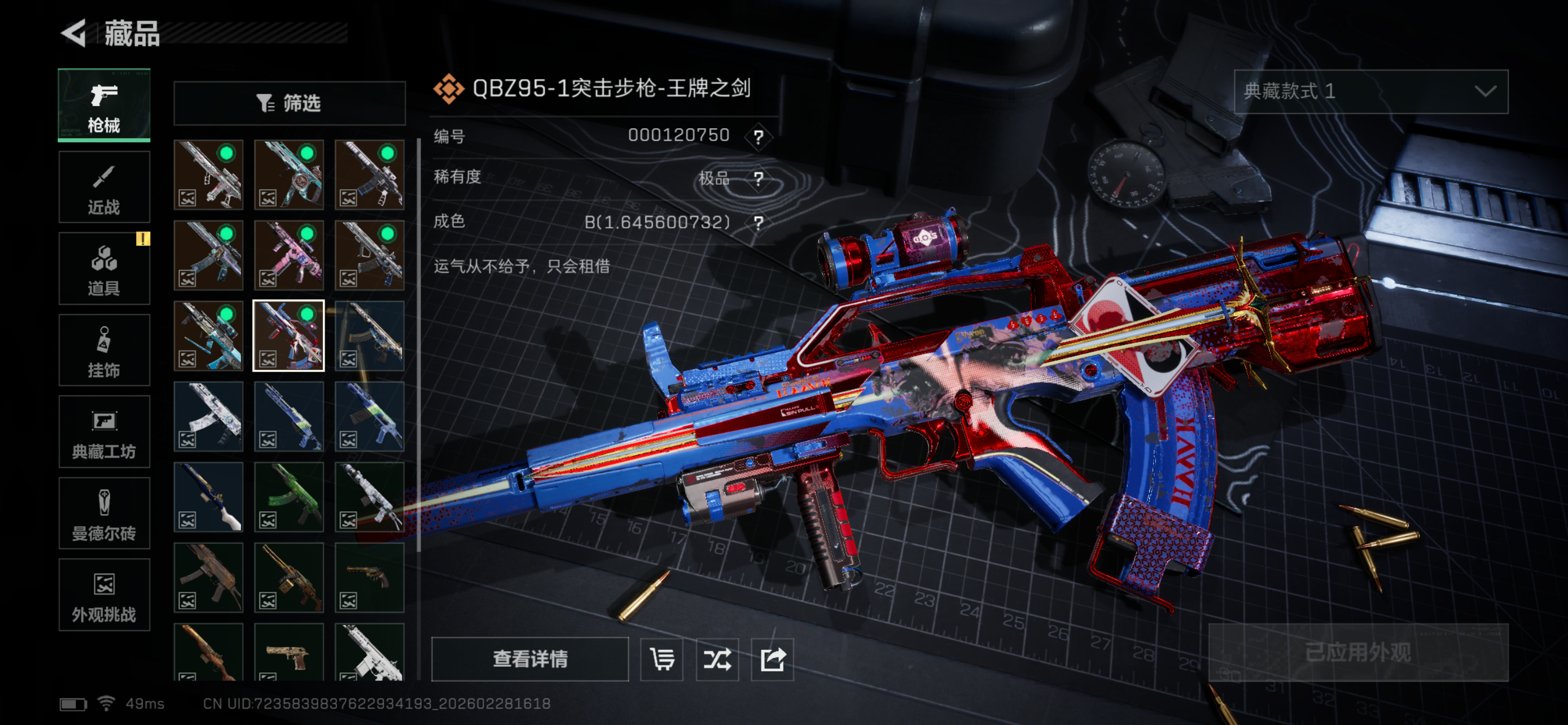Share the weapon skin via share icon

[773, 660]
